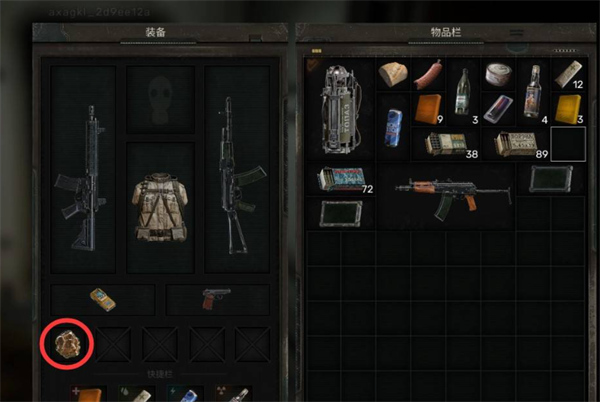Viewport: 600px width, 402px height.
Task: Choose the empty gas mask helmet slot
Action: pos(160,100)
